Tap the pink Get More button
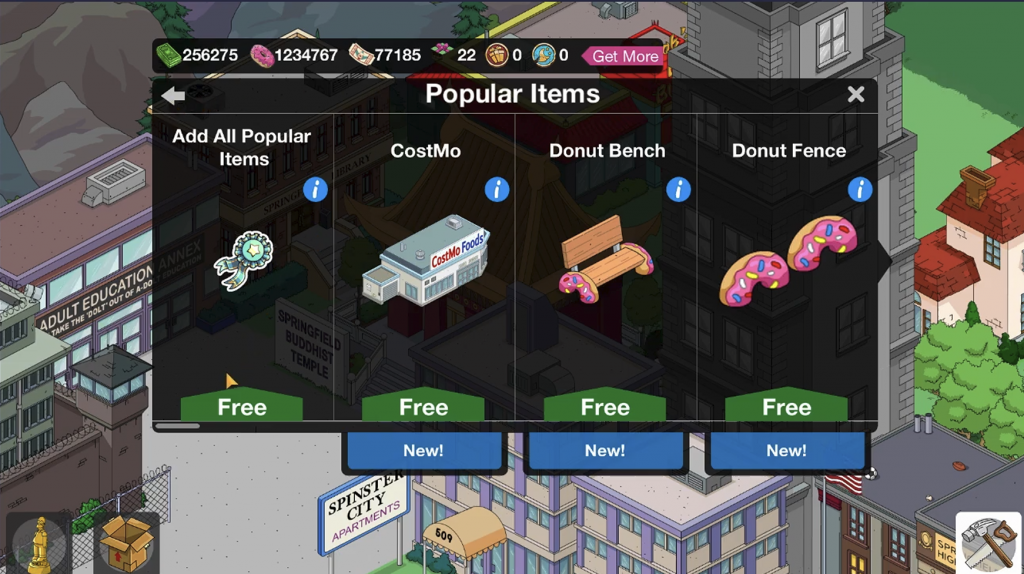 pos(624,56)
